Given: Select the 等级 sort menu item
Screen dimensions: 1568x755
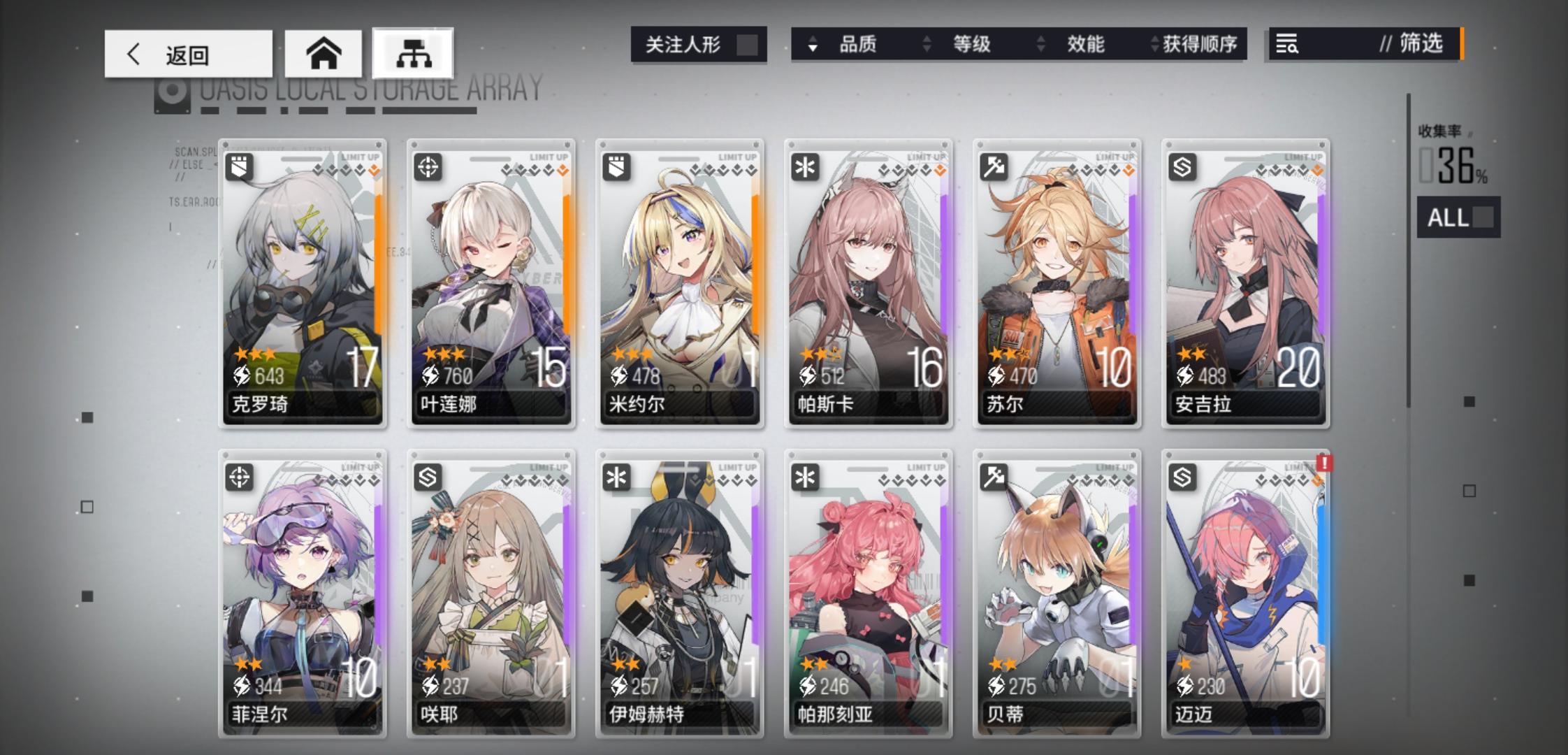Looking at the screenshot, I should pyautogui.click(x=973, y=45).
